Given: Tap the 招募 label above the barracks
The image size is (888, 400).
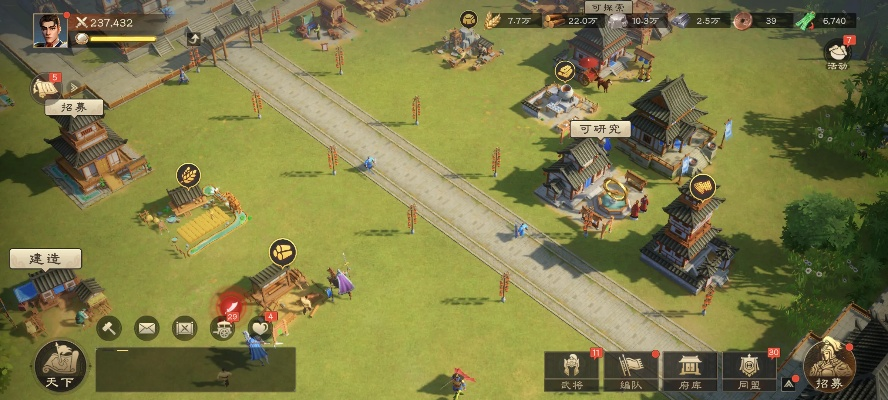Looking at the screenshot, I should click(x=73, y=107).
